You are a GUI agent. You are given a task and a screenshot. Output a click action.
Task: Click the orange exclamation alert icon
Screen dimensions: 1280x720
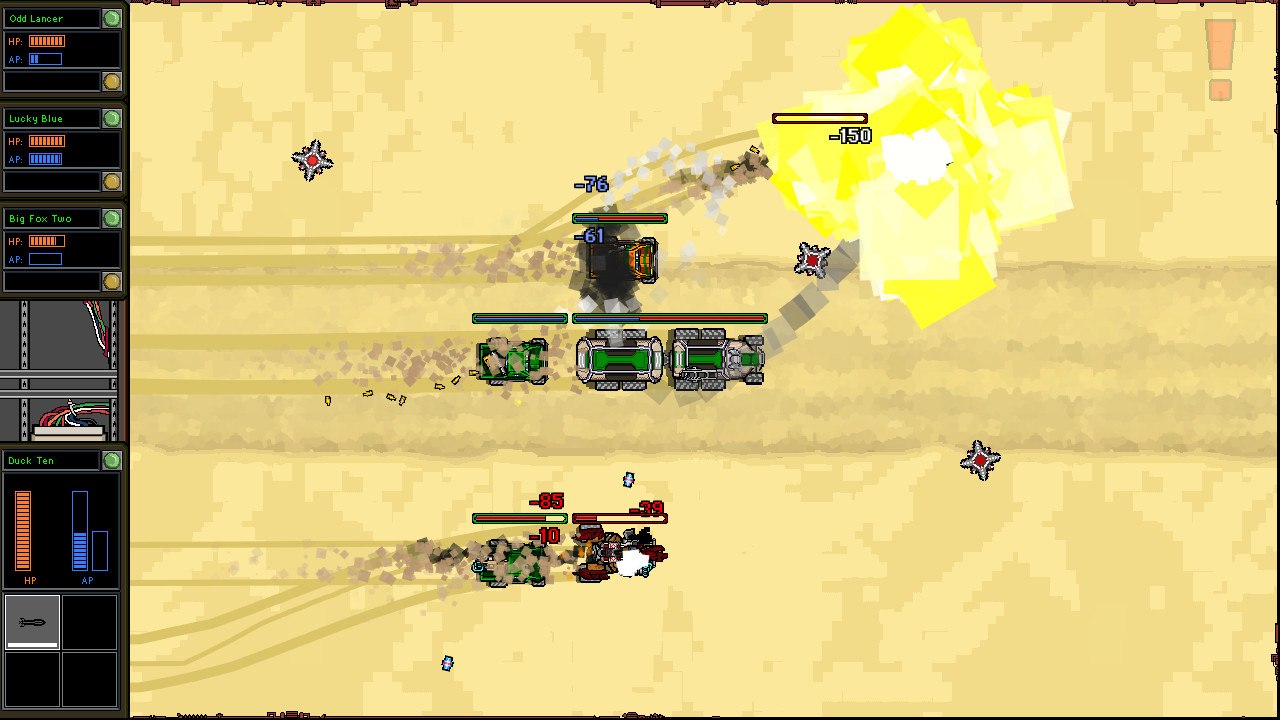tap(1220, 60)
